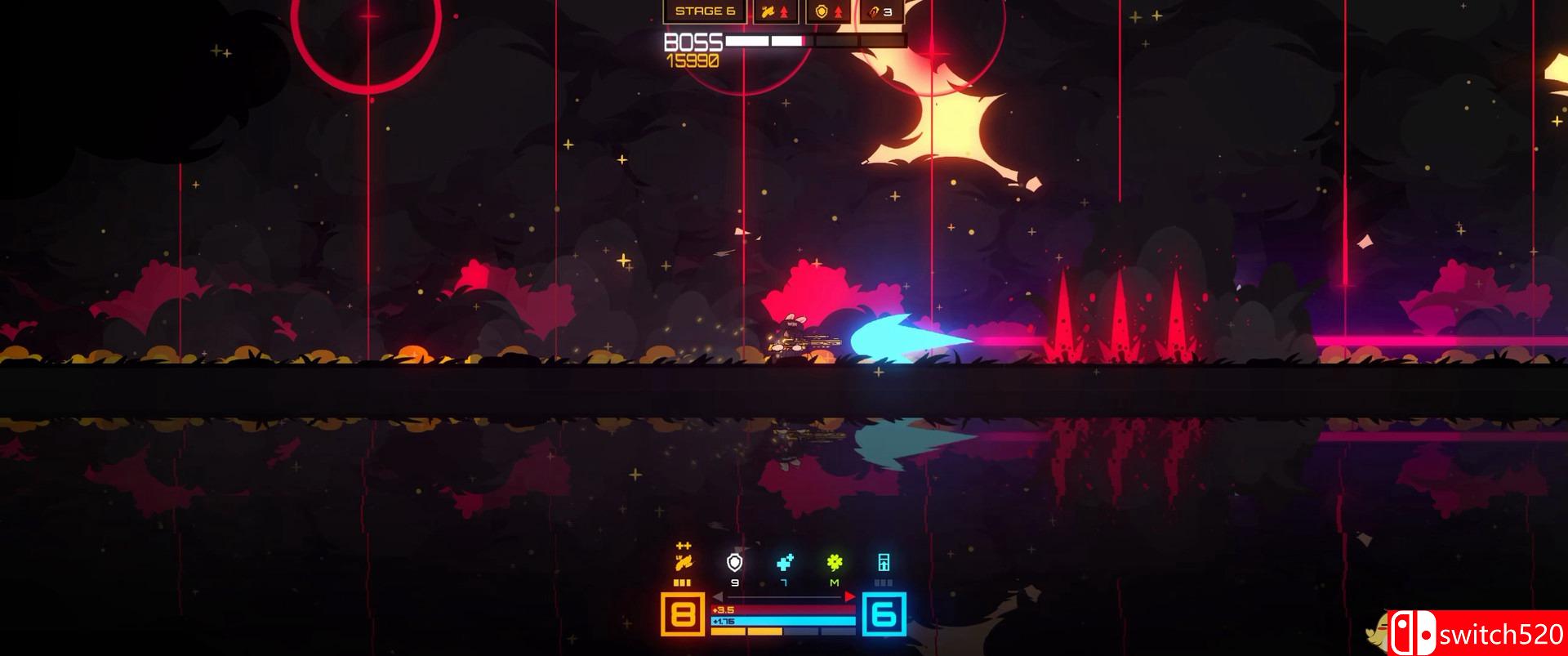Viewport: 1568px width, 656px height.
Task: Select the weapon upgrade icon in top bar
Action: click(x=768, y=11)
